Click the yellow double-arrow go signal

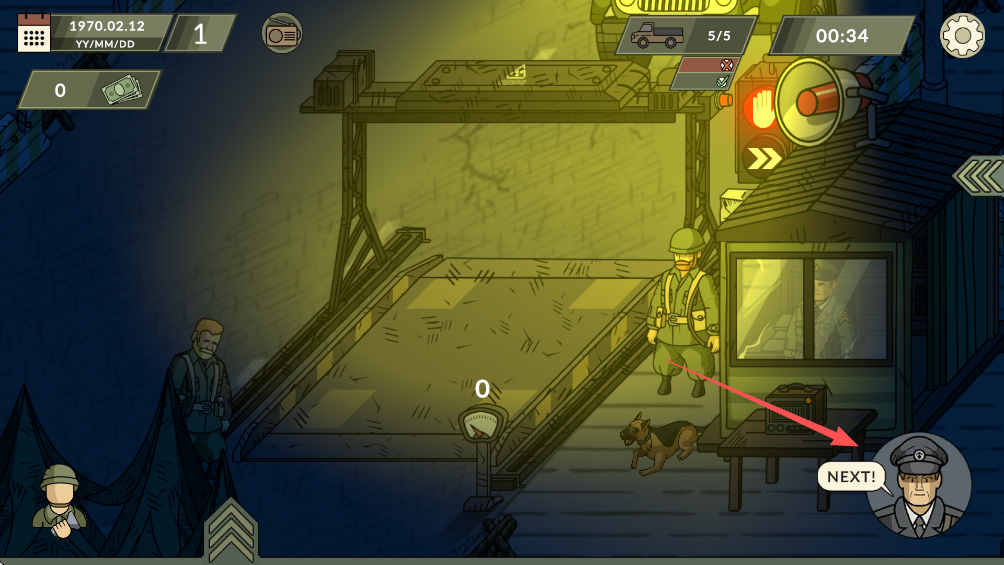(x=765, y=158)
